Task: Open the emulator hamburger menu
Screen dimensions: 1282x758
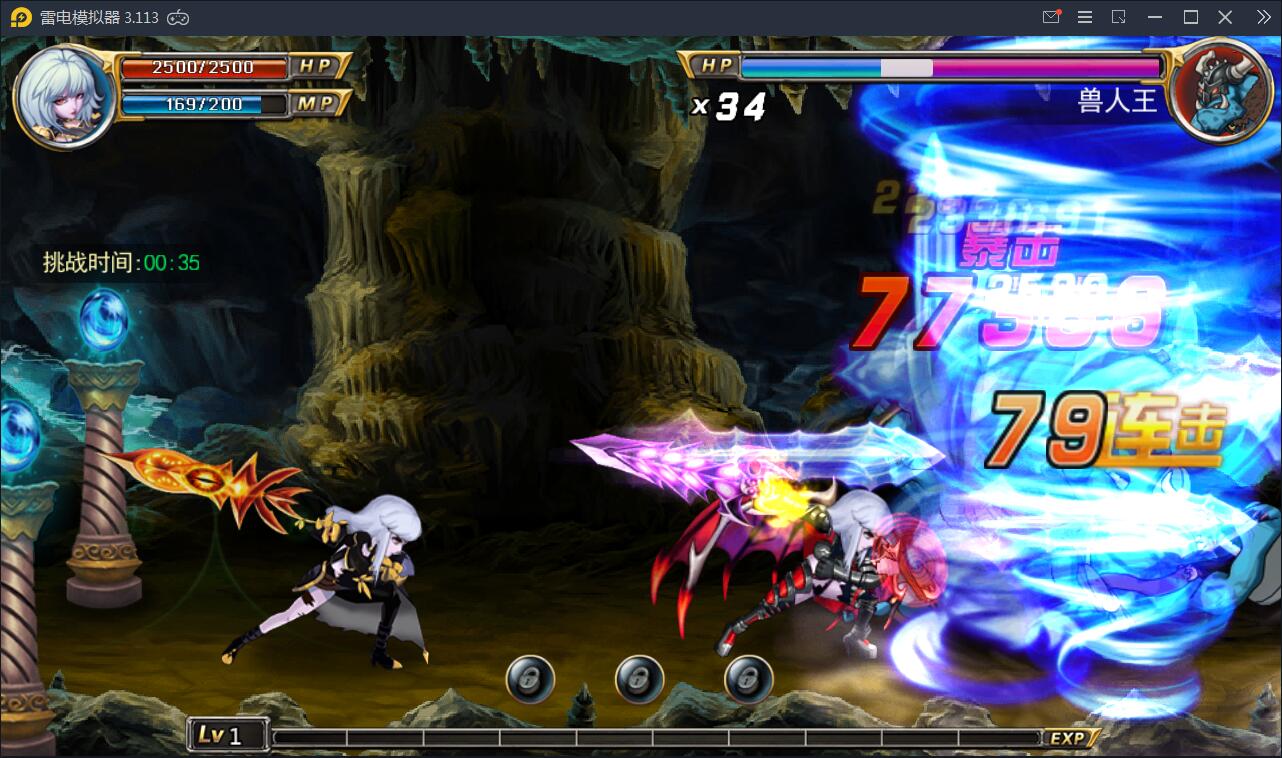Action: coord(1085,17)
